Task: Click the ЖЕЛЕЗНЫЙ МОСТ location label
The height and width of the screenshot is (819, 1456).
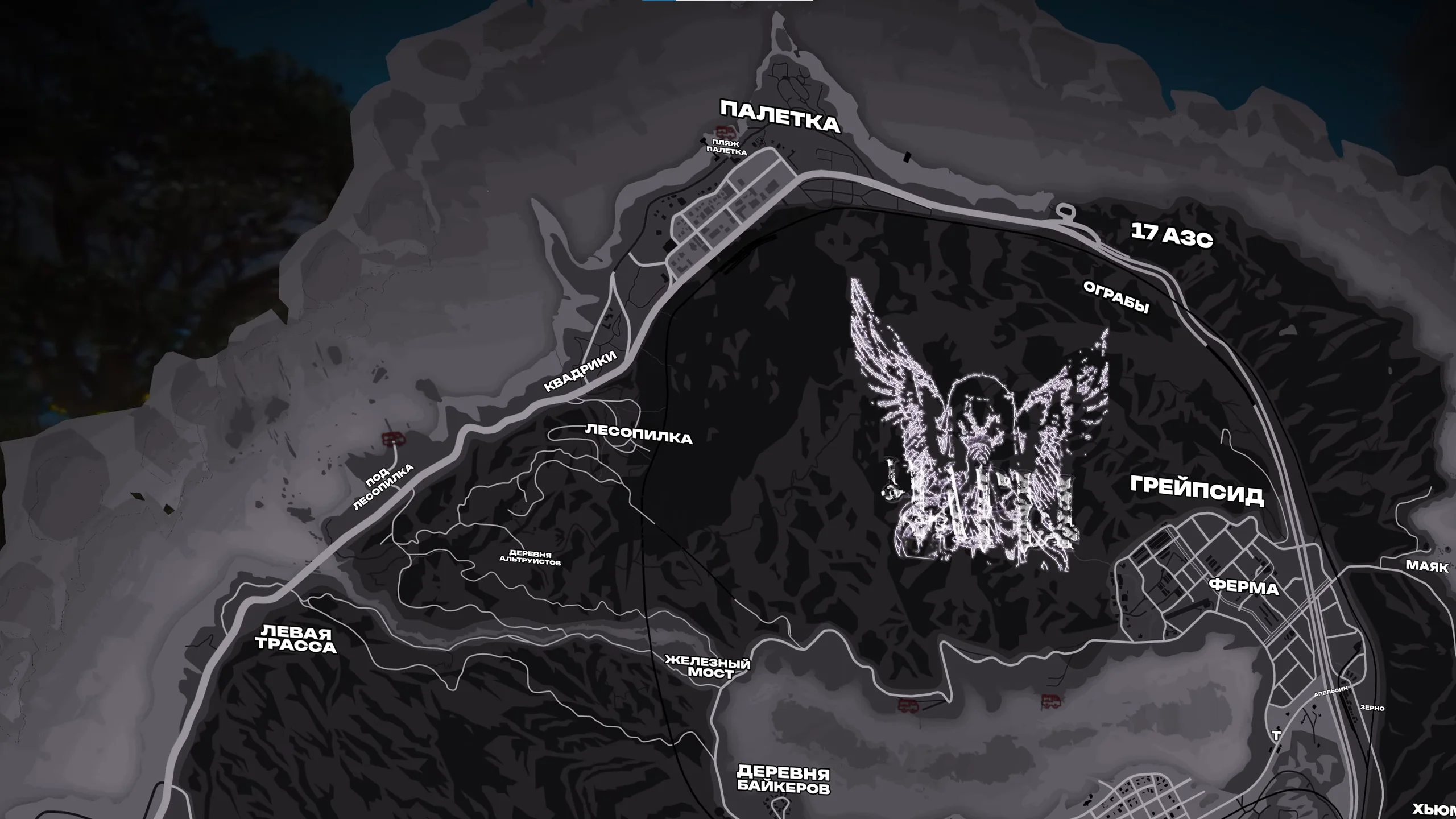Action: tap(708, 668)
